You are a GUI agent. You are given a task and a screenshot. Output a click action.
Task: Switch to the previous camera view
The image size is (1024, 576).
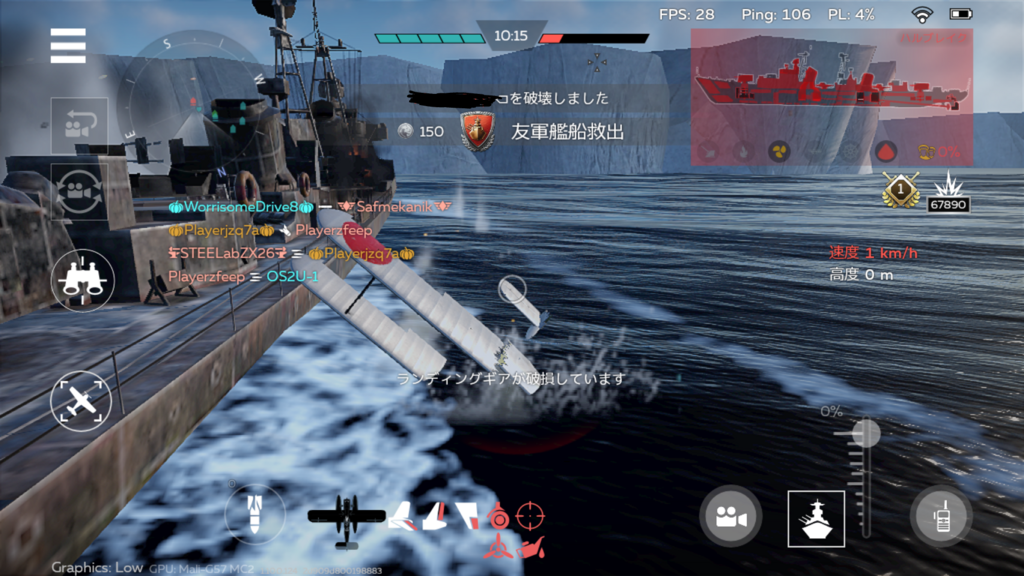(79, 125)
